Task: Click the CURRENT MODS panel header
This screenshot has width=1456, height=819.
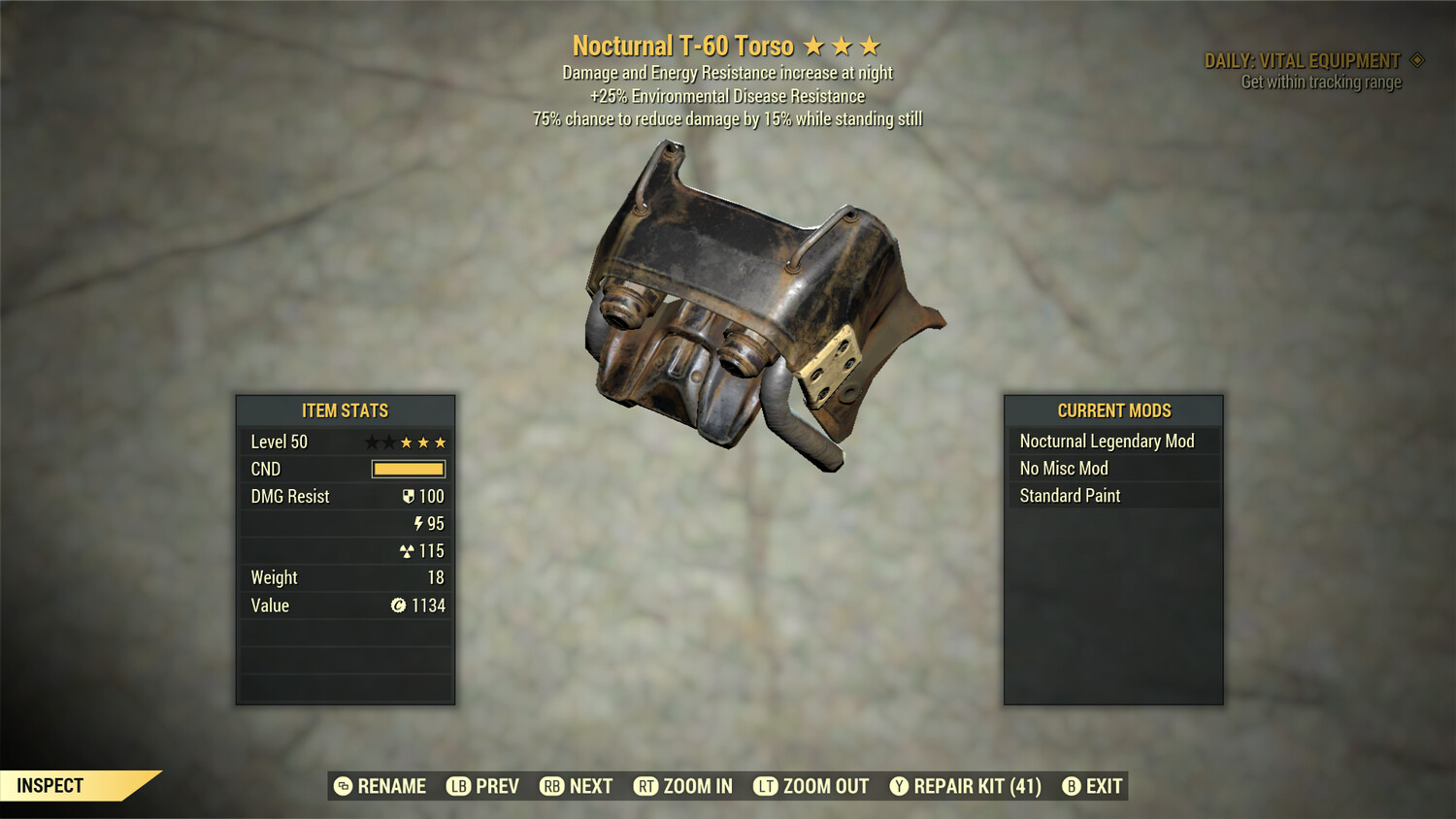Action: pos(1113,409)
